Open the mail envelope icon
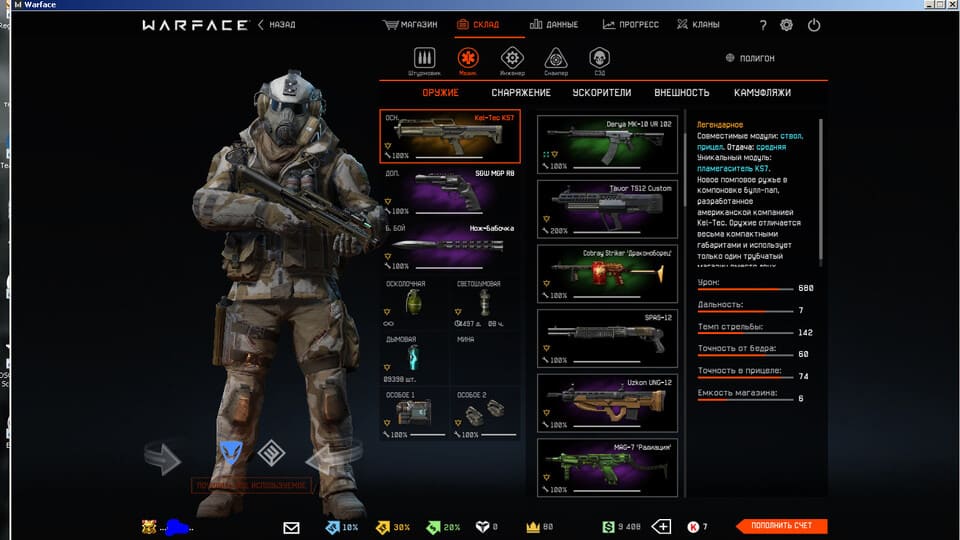 click(x=291, y=527)
